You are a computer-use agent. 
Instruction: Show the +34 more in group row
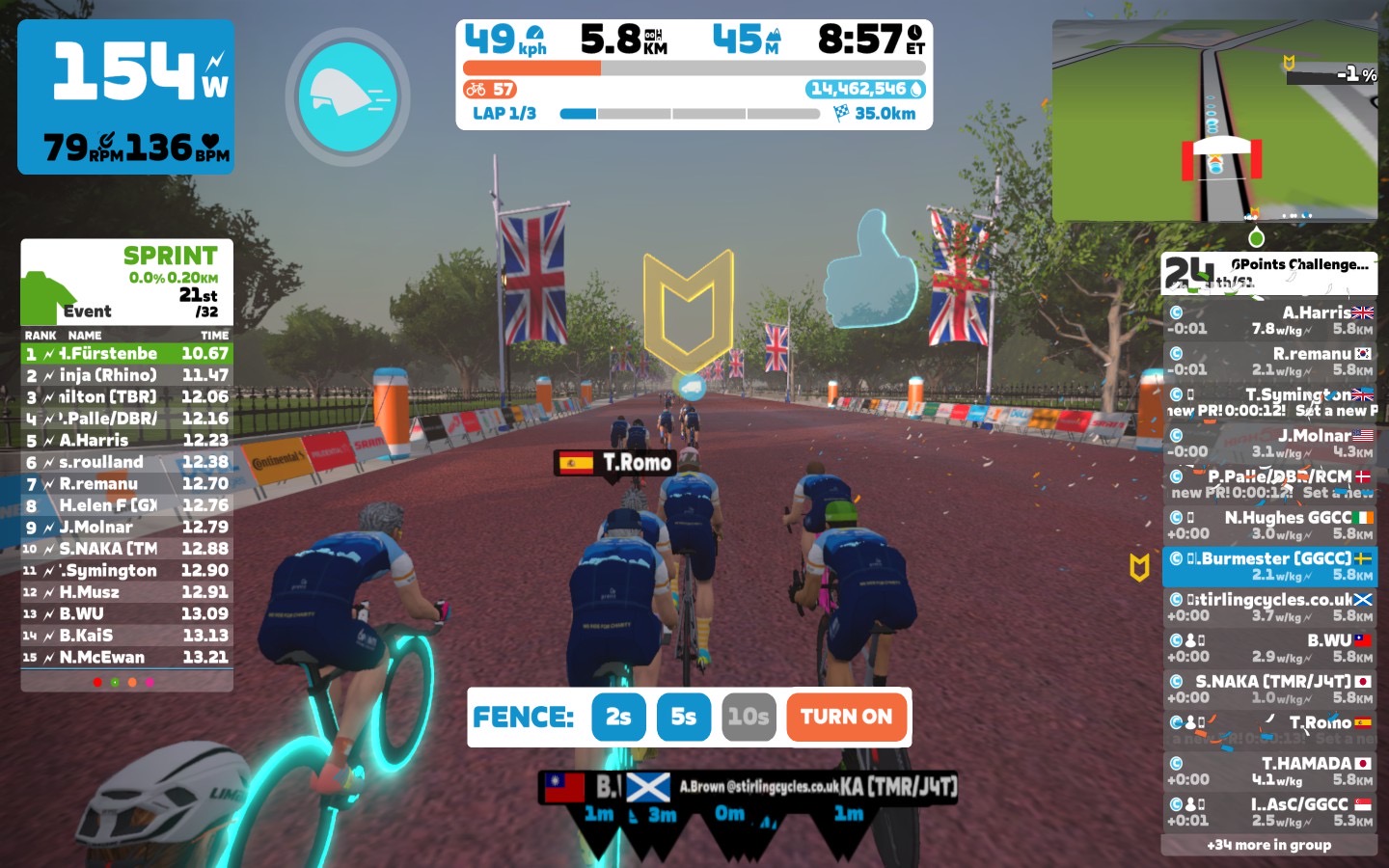(1268, 845)
